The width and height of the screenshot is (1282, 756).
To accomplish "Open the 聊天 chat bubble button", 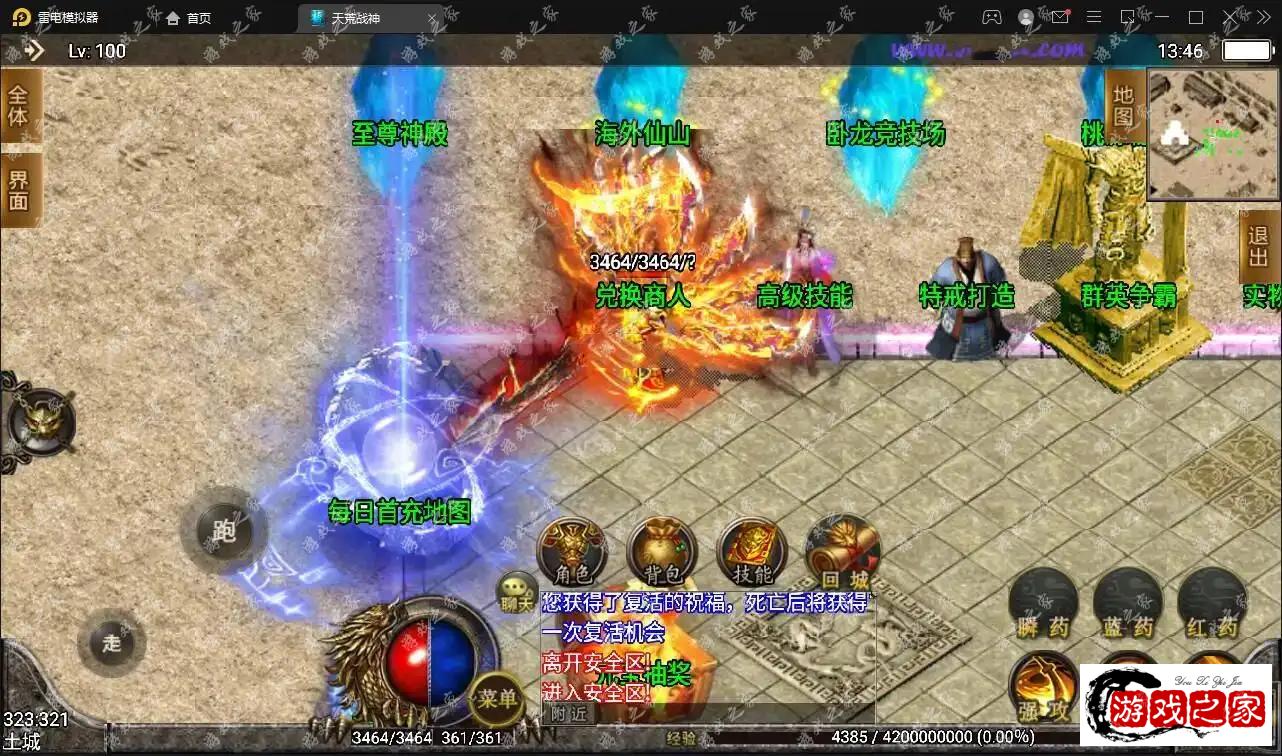I will (518, 592).
